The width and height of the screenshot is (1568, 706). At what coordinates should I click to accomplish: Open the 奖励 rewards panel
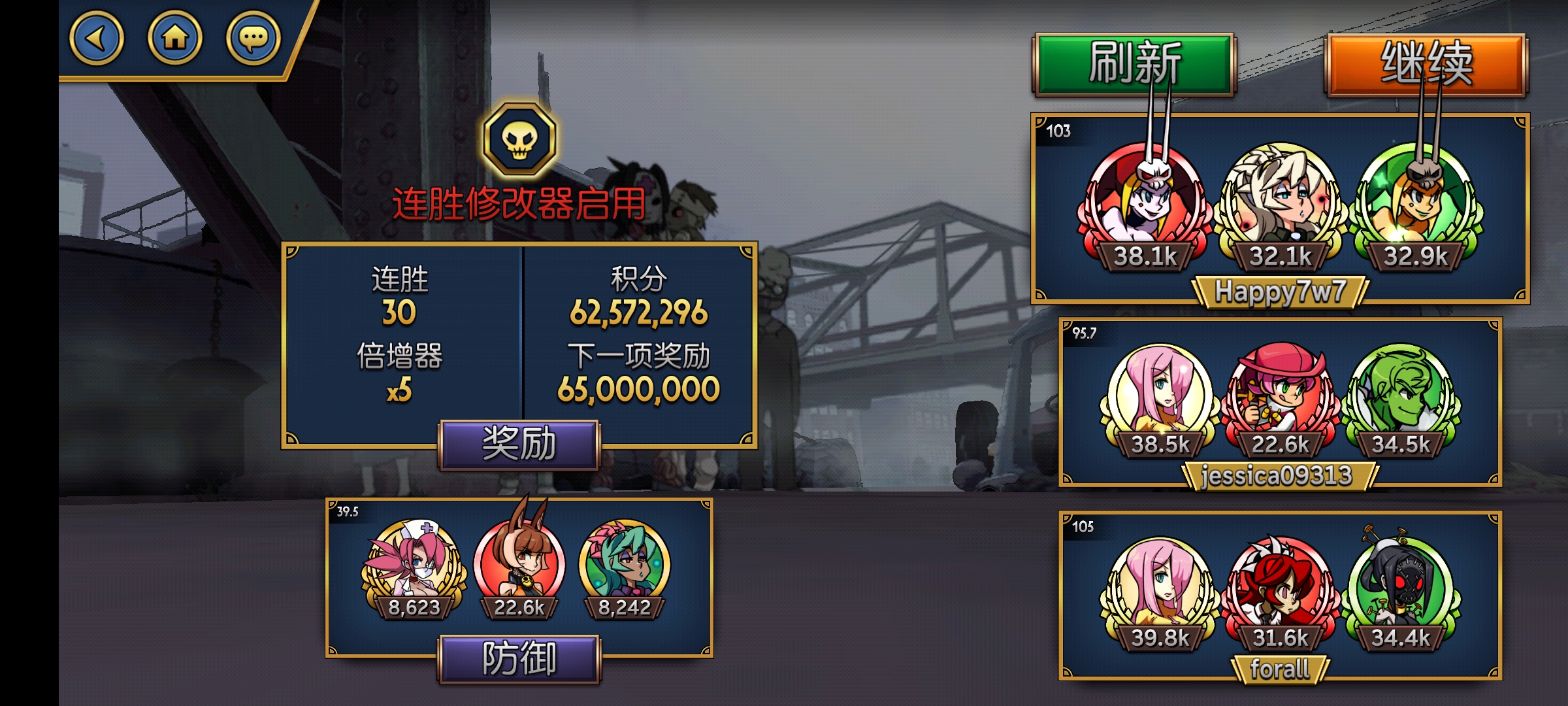tap(519, 445)
